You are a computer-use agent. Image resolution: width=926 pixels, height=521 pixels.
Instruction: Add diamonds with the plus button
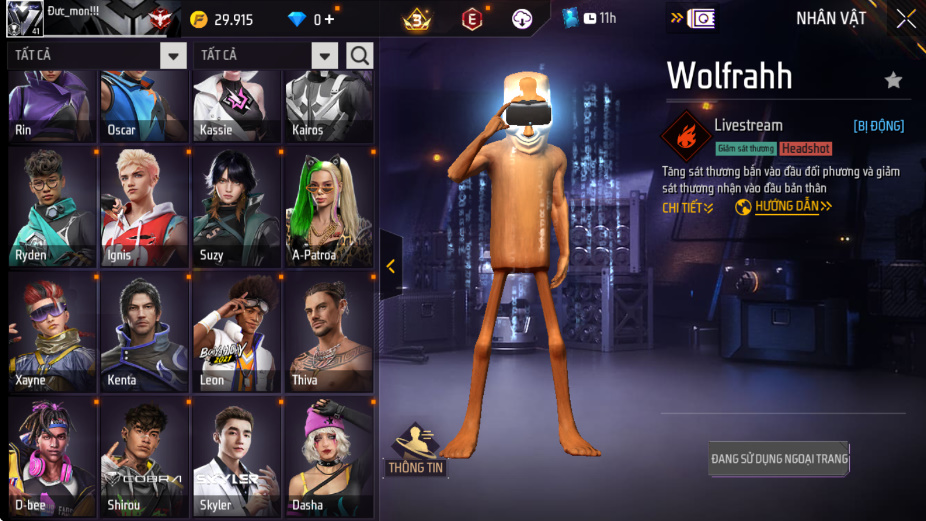click(x=330, y=20)
